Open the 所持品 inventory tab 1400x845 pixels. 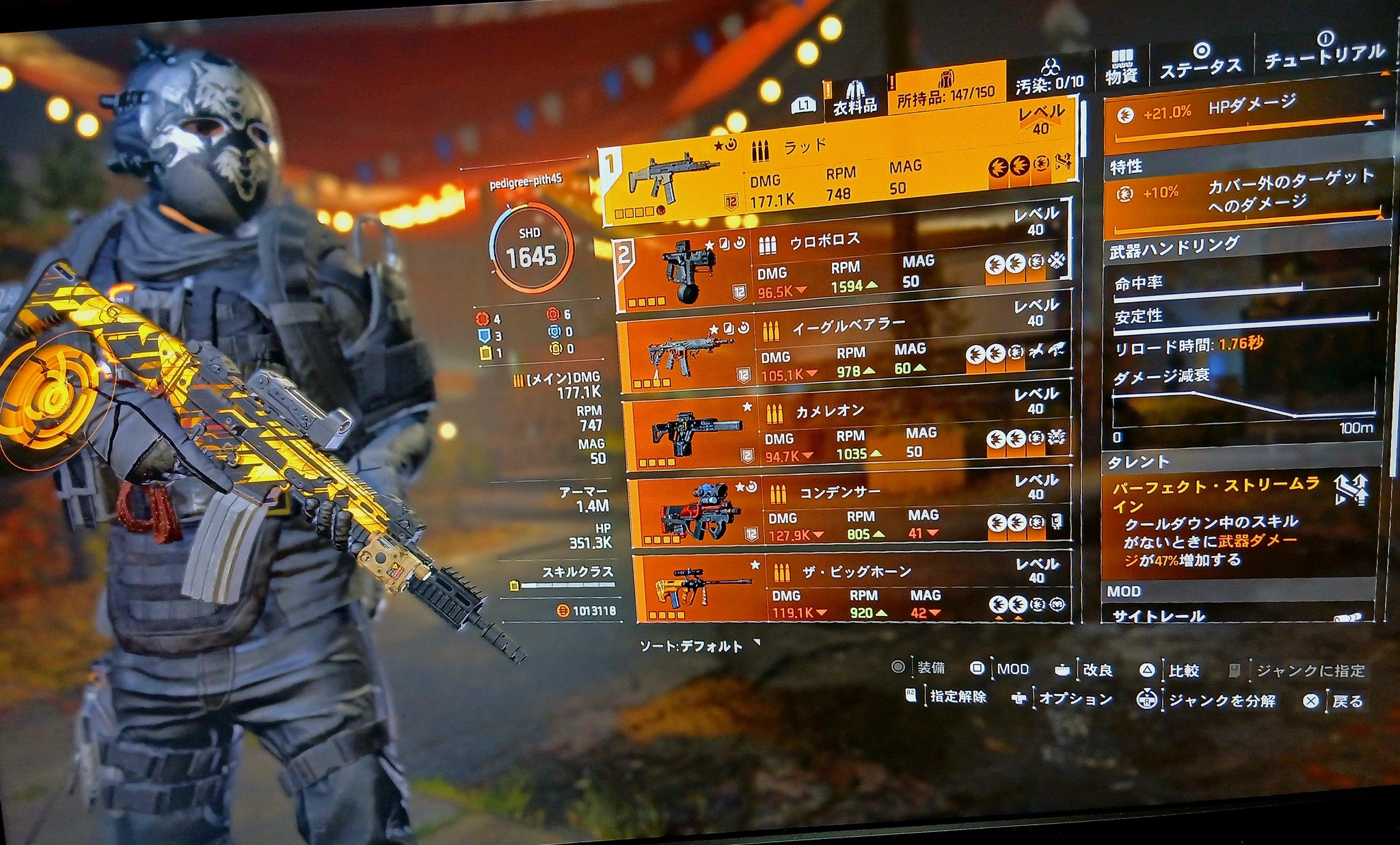(946, 90)
